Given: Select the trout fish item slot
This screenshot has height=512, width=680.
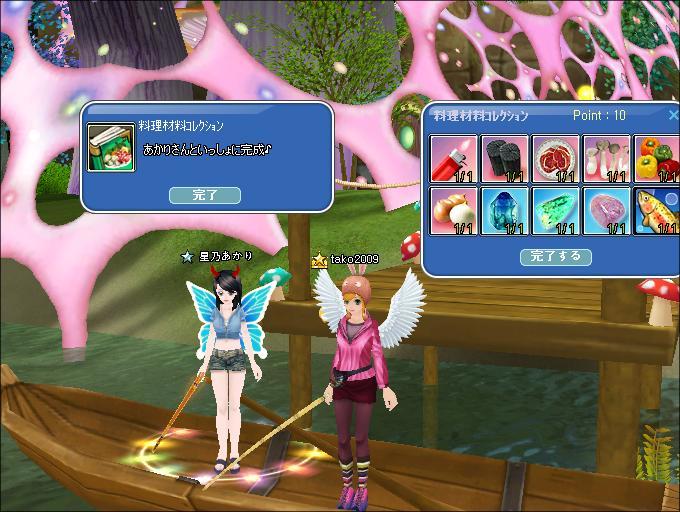Looking at the screenshot, I should pyautogui.click(x=656, y=210).
